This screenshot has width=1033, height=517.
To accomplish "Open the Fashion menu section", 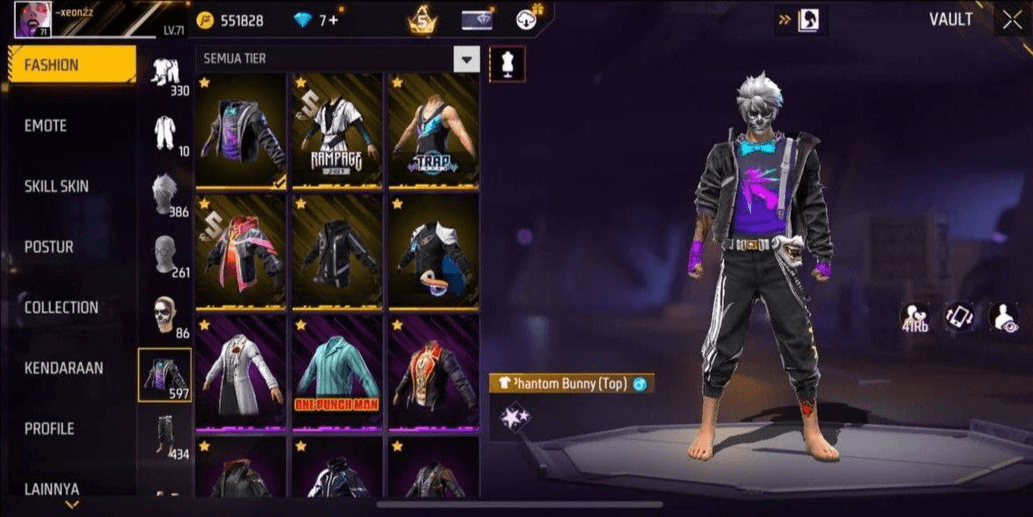I will coord(70,65).
